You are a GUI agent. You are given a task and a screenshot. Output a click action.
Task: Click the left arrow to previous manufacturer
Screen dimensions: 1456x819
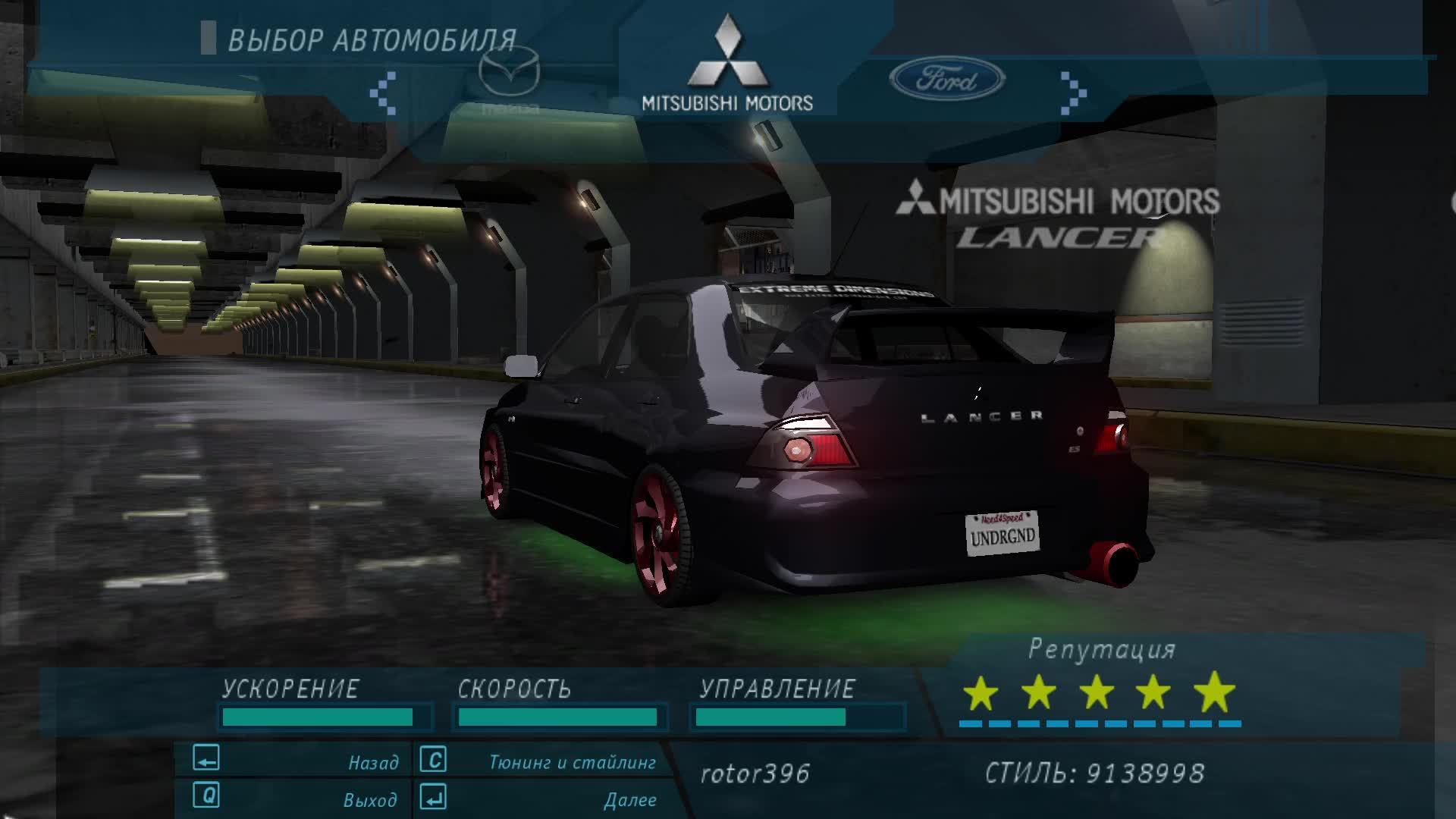383,93
